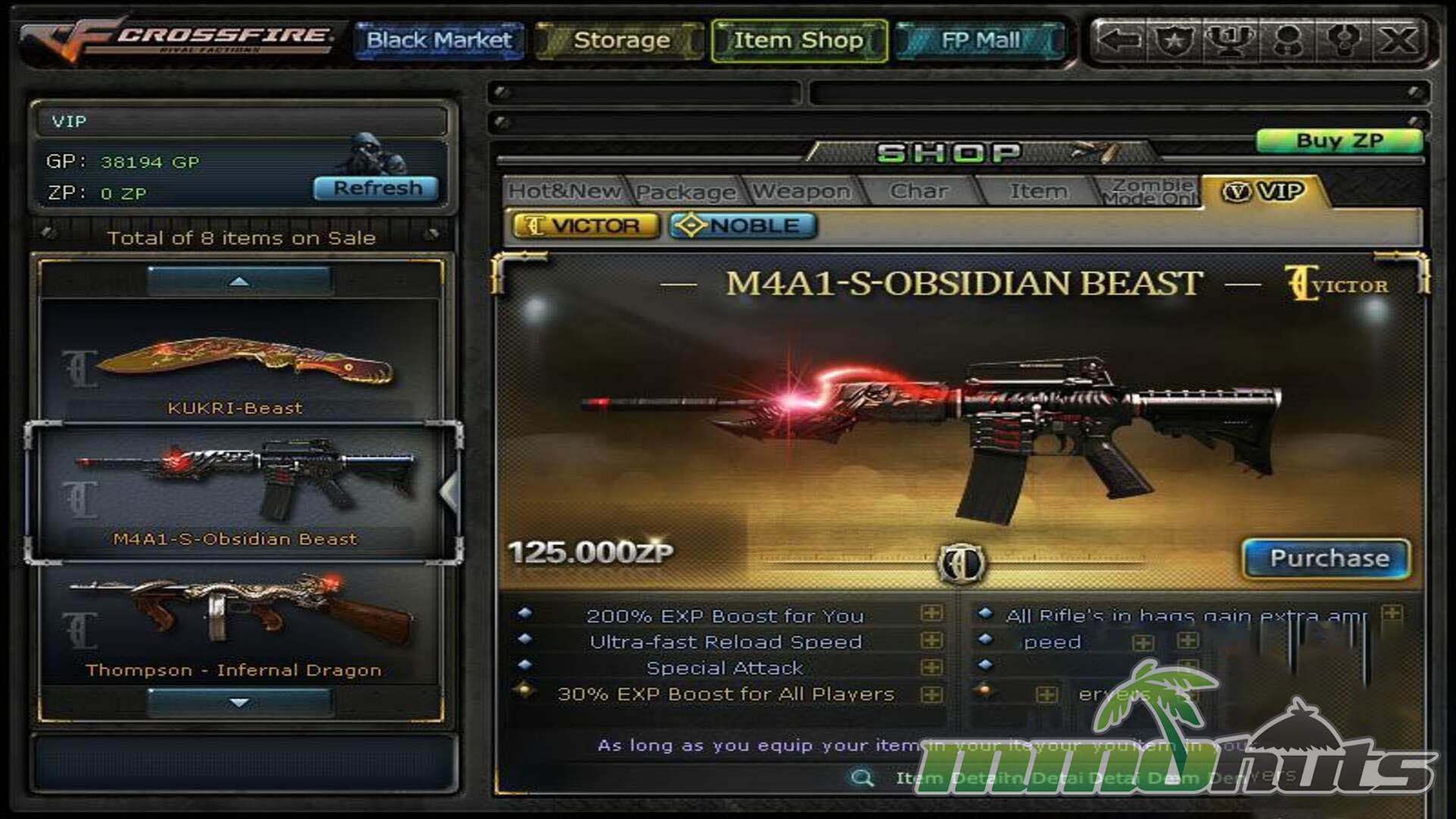The image size is (1456, 819).
Task: Click the Buy ZP button
Action: (x=1338, y=141)
